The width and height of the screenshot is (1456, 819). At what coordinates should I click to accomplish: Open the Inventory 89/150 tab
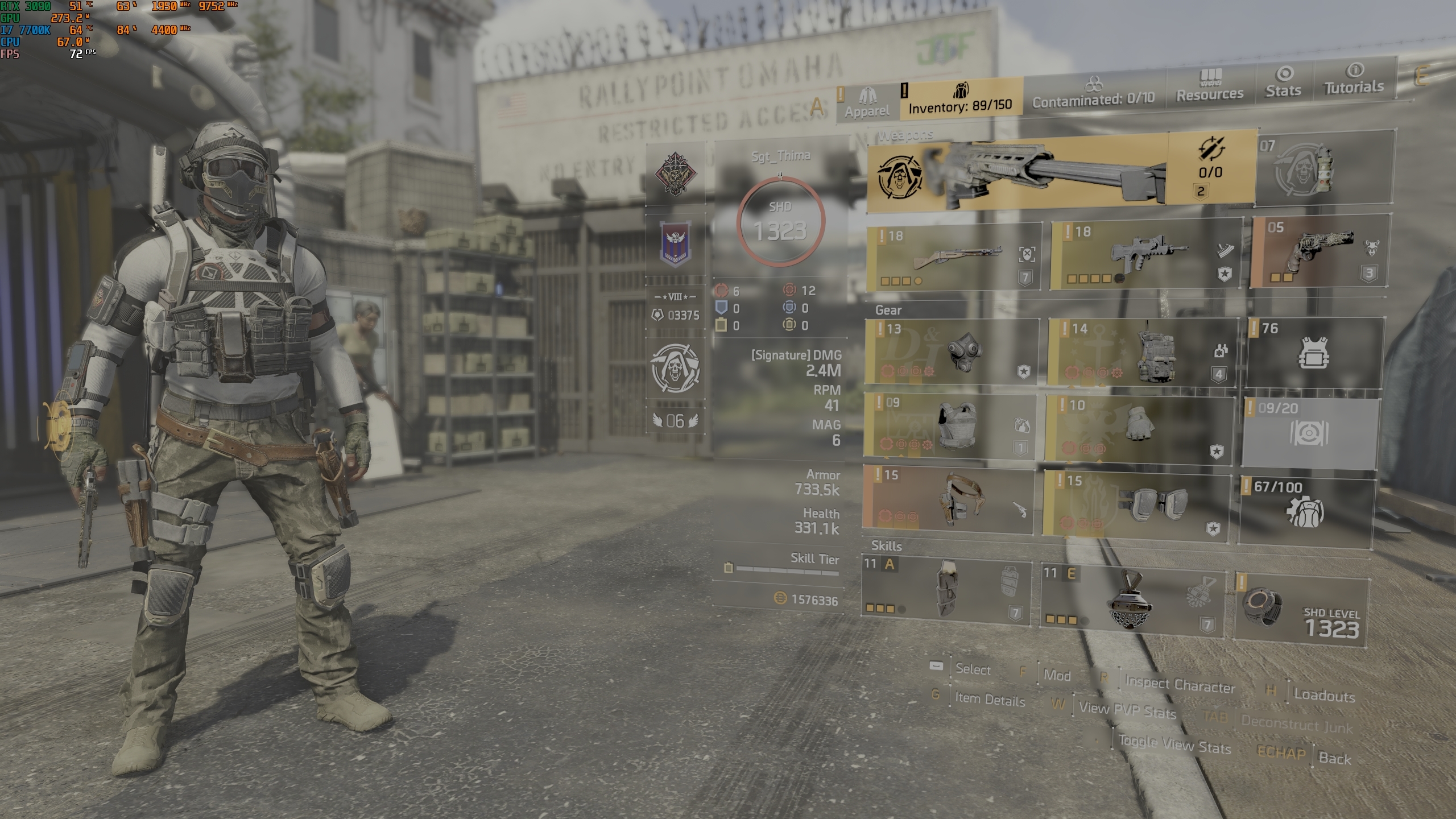(x=961, y=98)
